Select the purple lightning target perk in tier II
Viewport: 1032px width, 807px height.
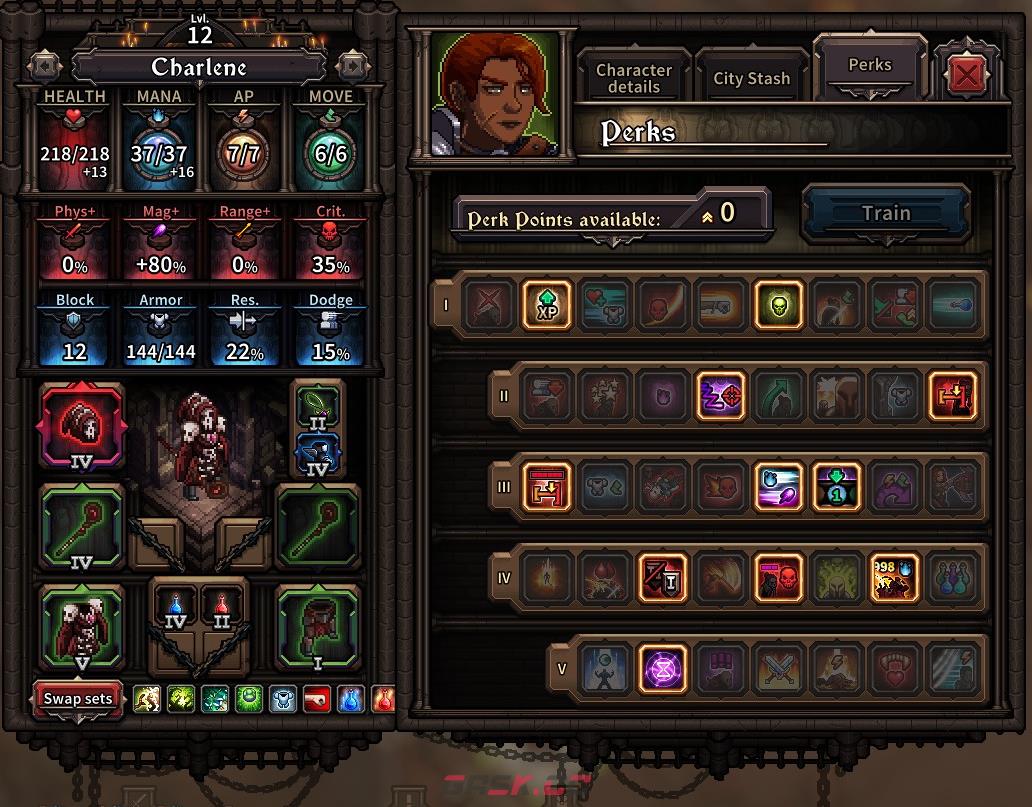(720, 395)
